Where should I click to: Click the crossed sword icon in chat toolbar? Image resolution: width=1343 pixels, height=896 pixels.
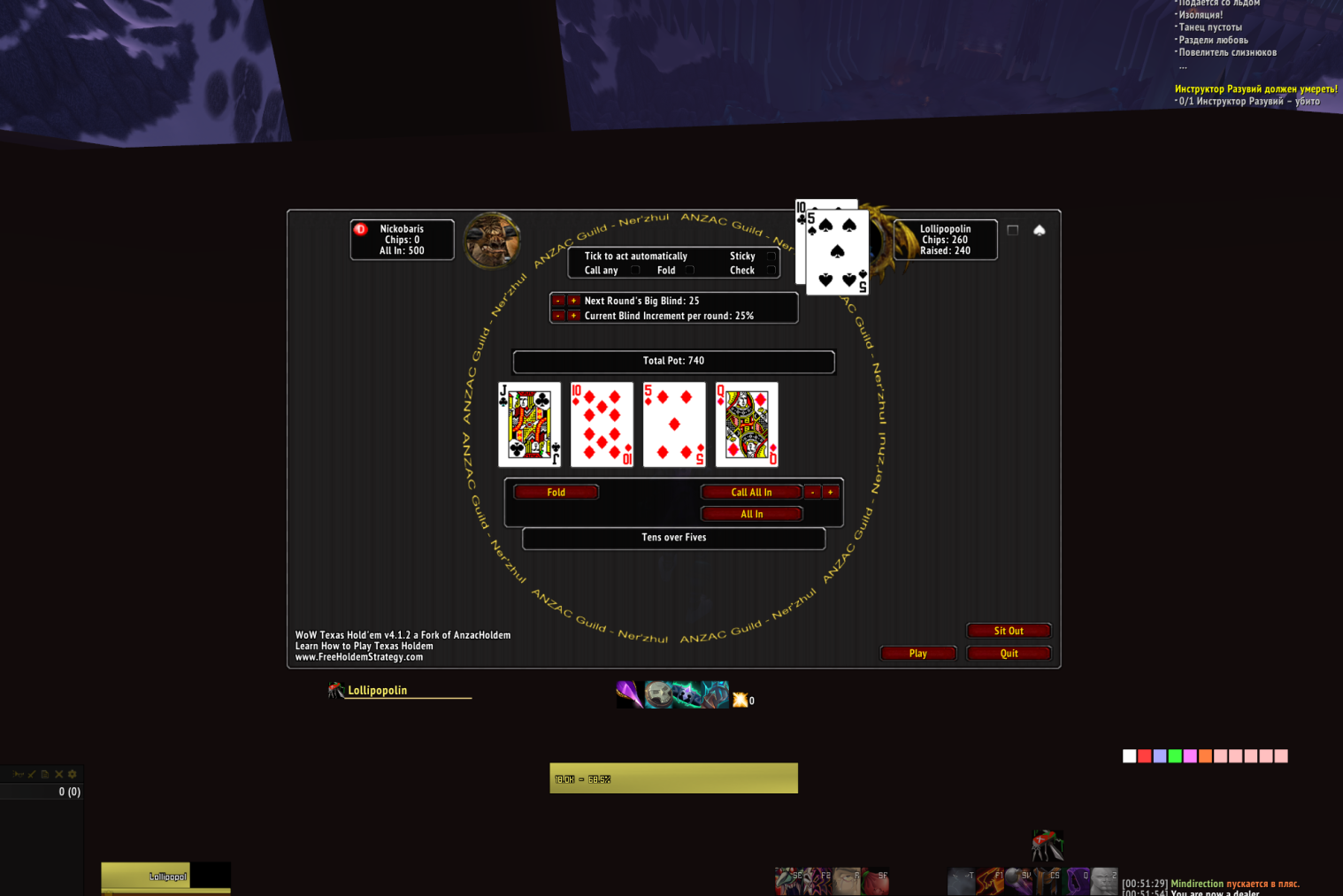(x=32, y=774)
